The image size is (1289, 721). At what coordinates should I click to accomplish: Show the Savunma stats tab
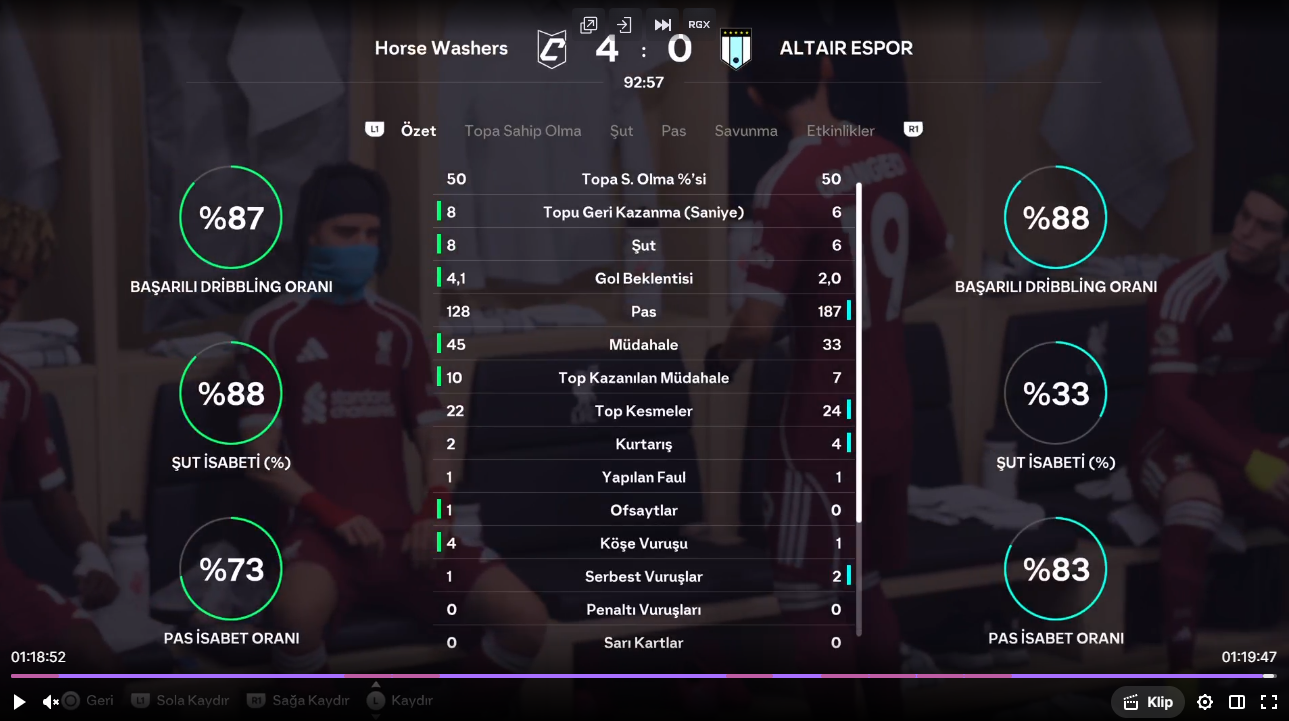point(745,131)
